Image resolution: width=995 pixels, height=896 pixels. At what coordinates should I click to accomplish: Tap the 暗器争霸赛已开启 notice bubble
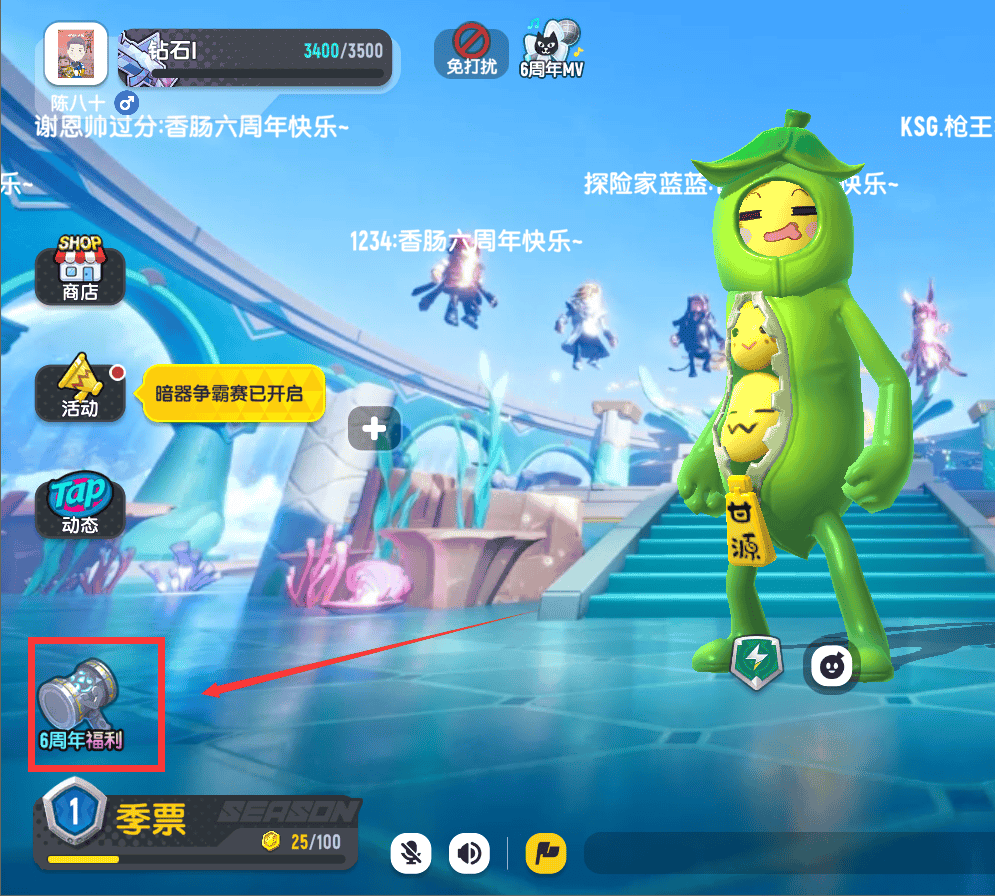(233, 392)
